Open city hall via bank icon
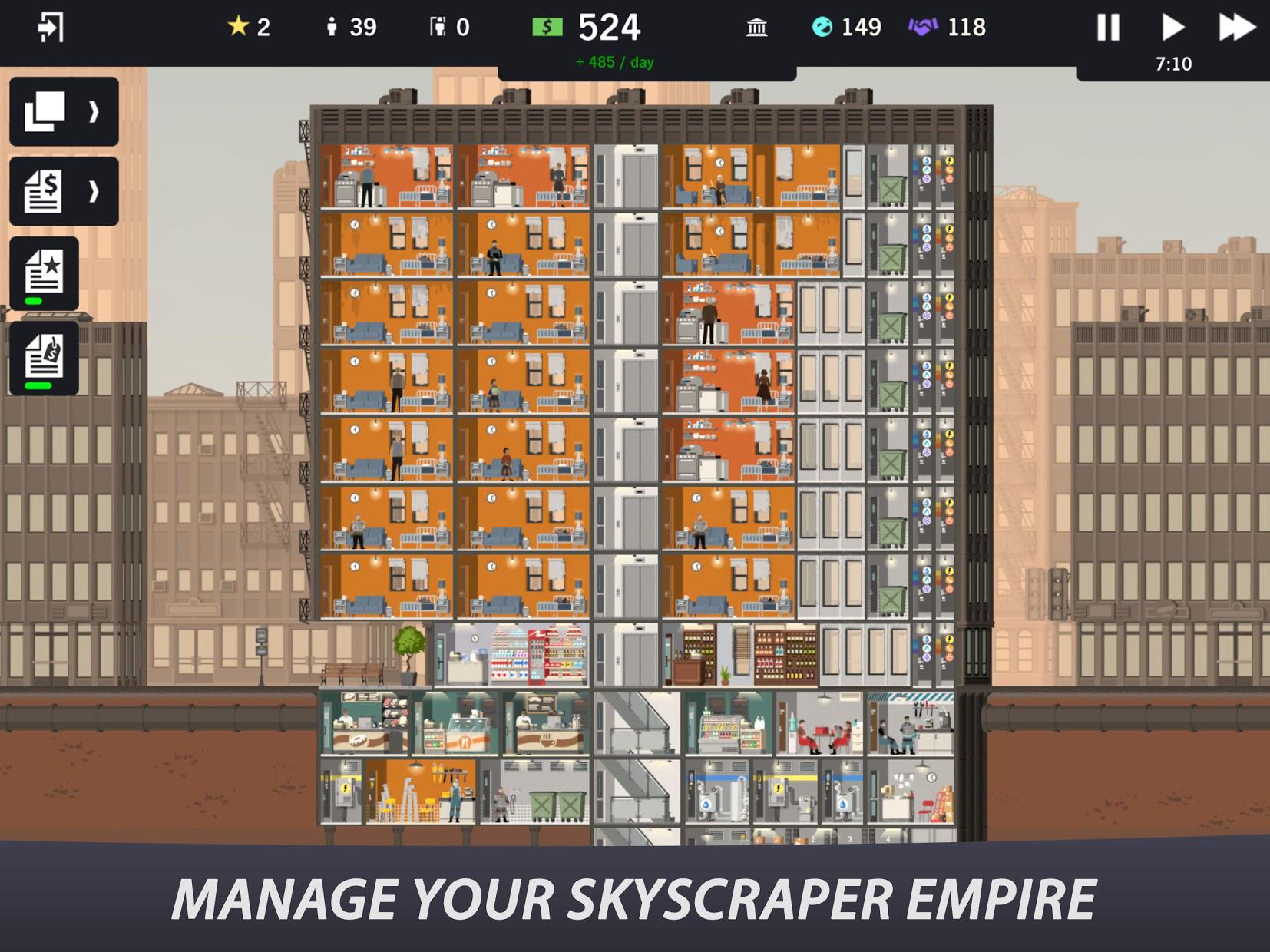1270x952 pixels. (757, 27)
